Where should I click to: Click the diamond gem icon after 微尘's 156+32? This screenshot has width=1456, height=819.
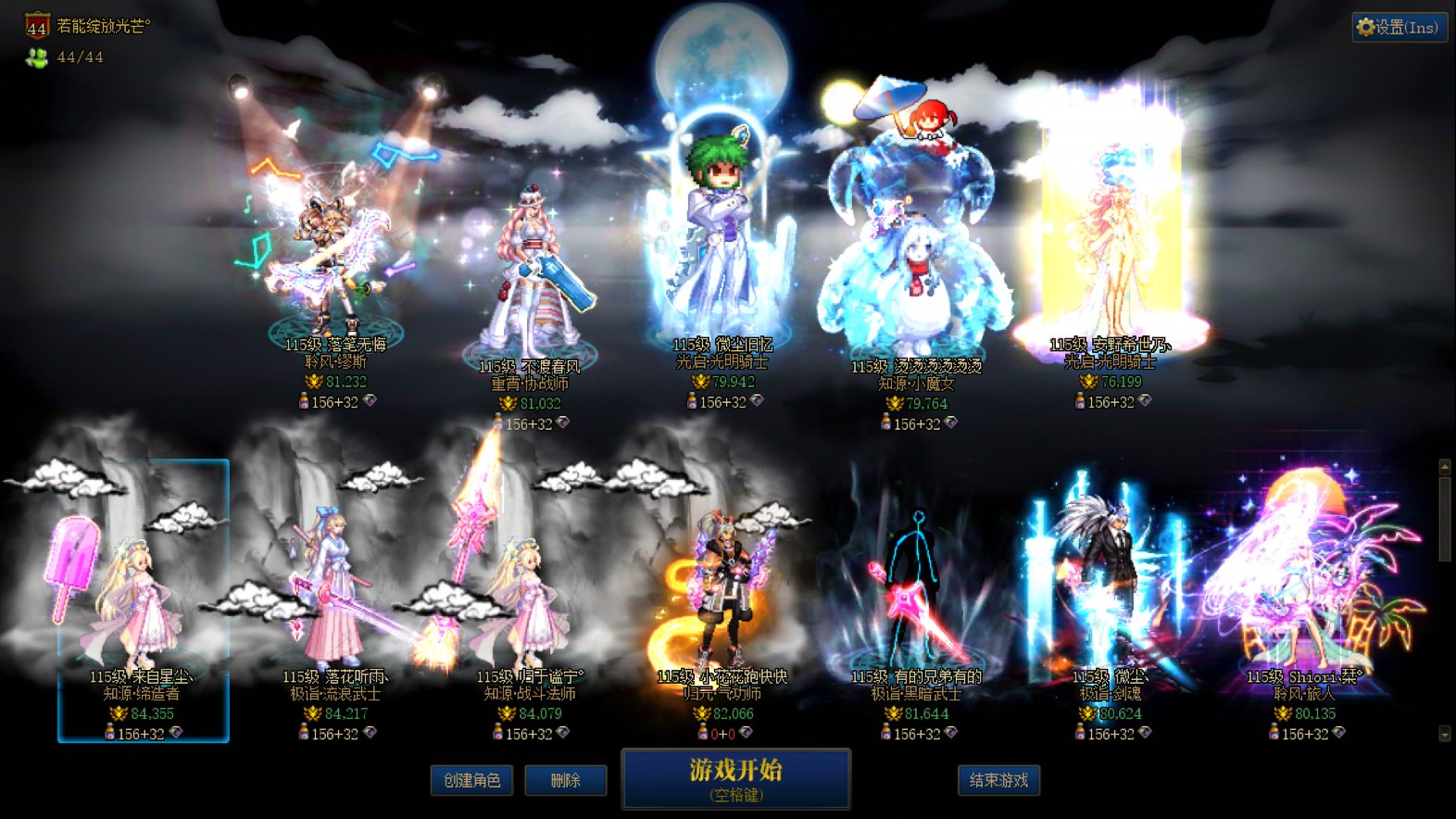click(x=1145, y=733)
